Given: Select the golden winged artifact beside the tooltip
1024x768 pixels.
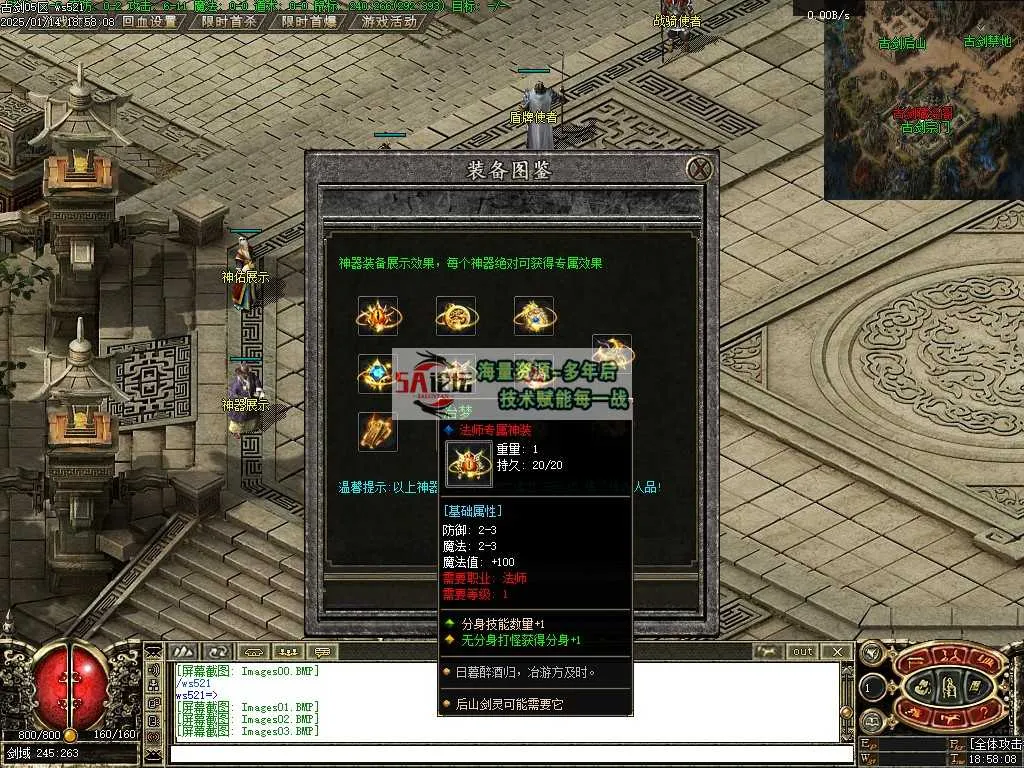Looking at the screenshot, I should (612, 352).
